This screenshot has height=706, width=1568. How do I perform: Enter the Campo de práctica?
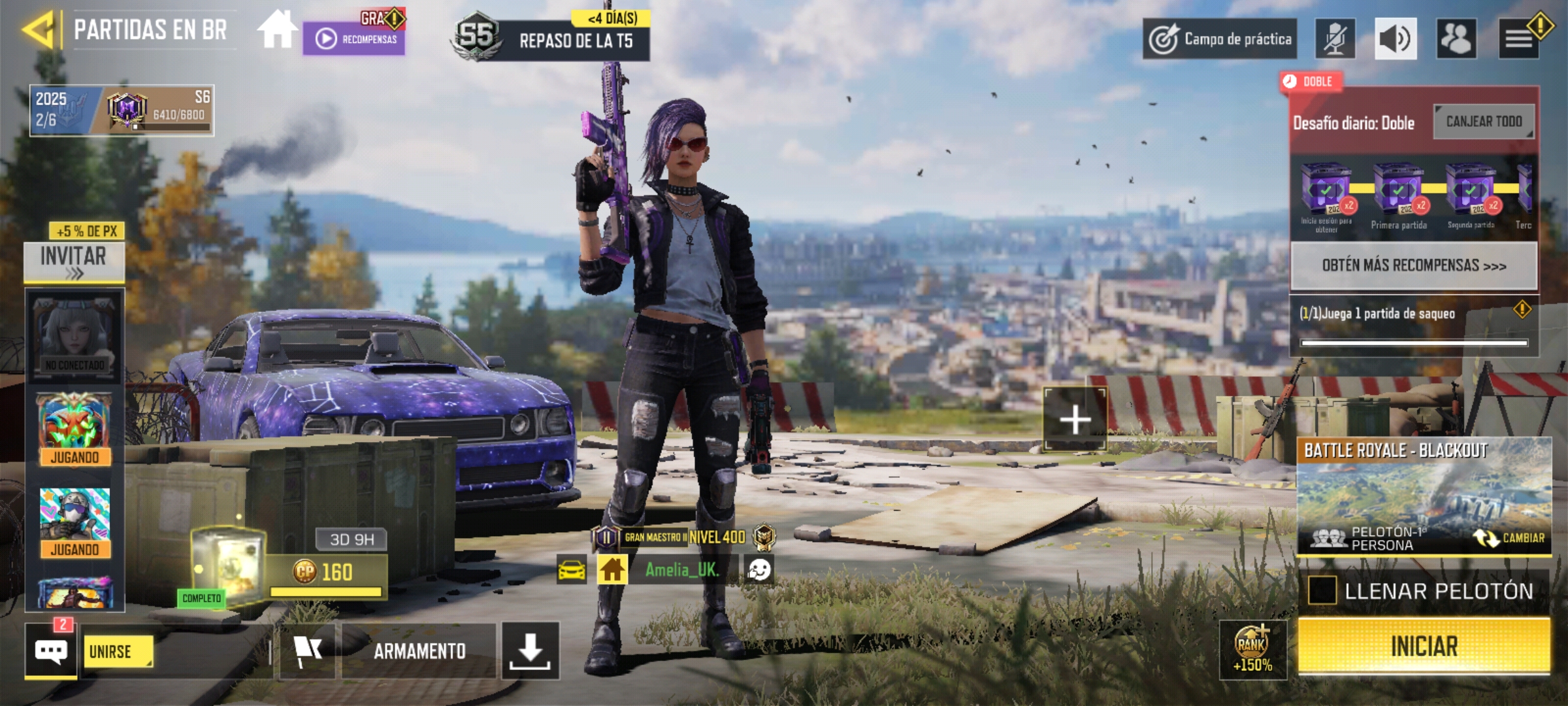1220,39
